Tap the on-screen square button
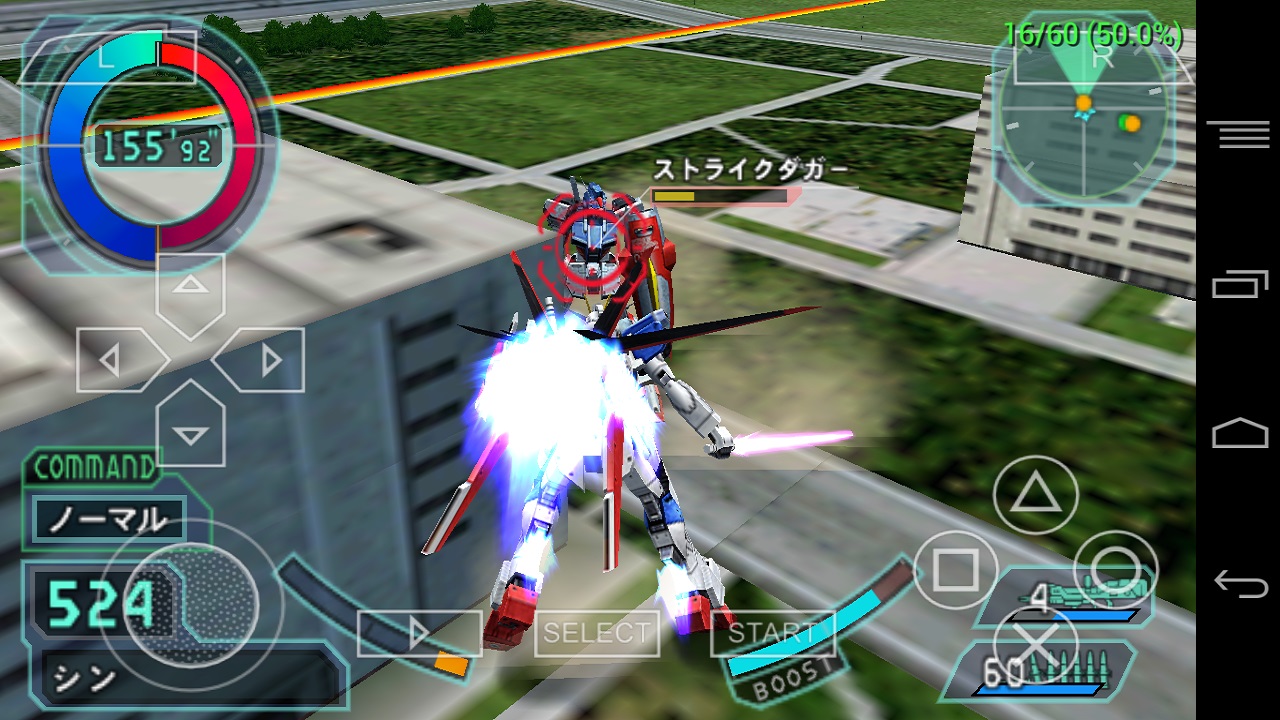Viewport: 1280px width, 720px height. (956, 571)
